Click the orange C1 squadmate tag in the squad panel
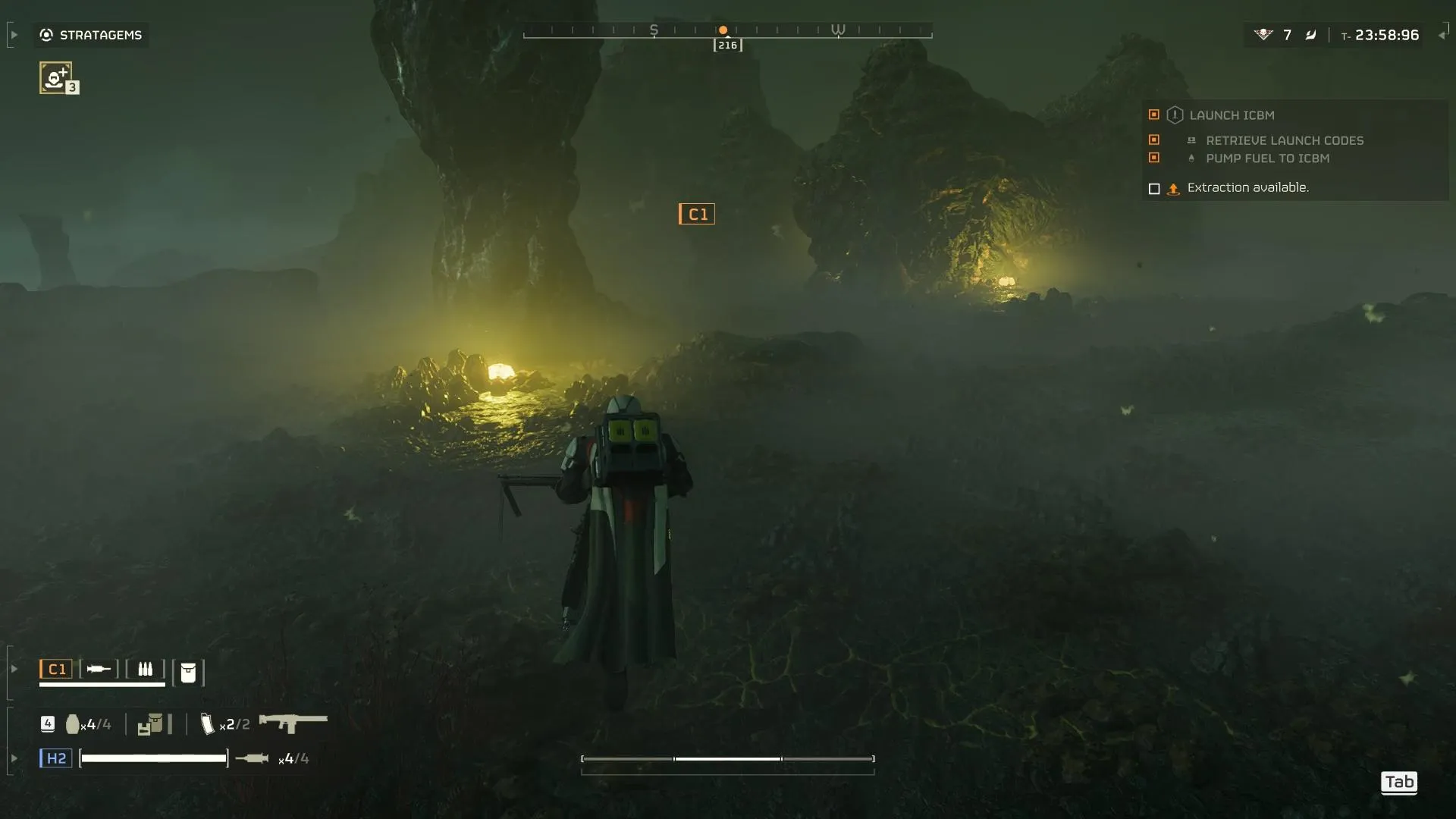The image size is (1456, 819). click(56, 669)
